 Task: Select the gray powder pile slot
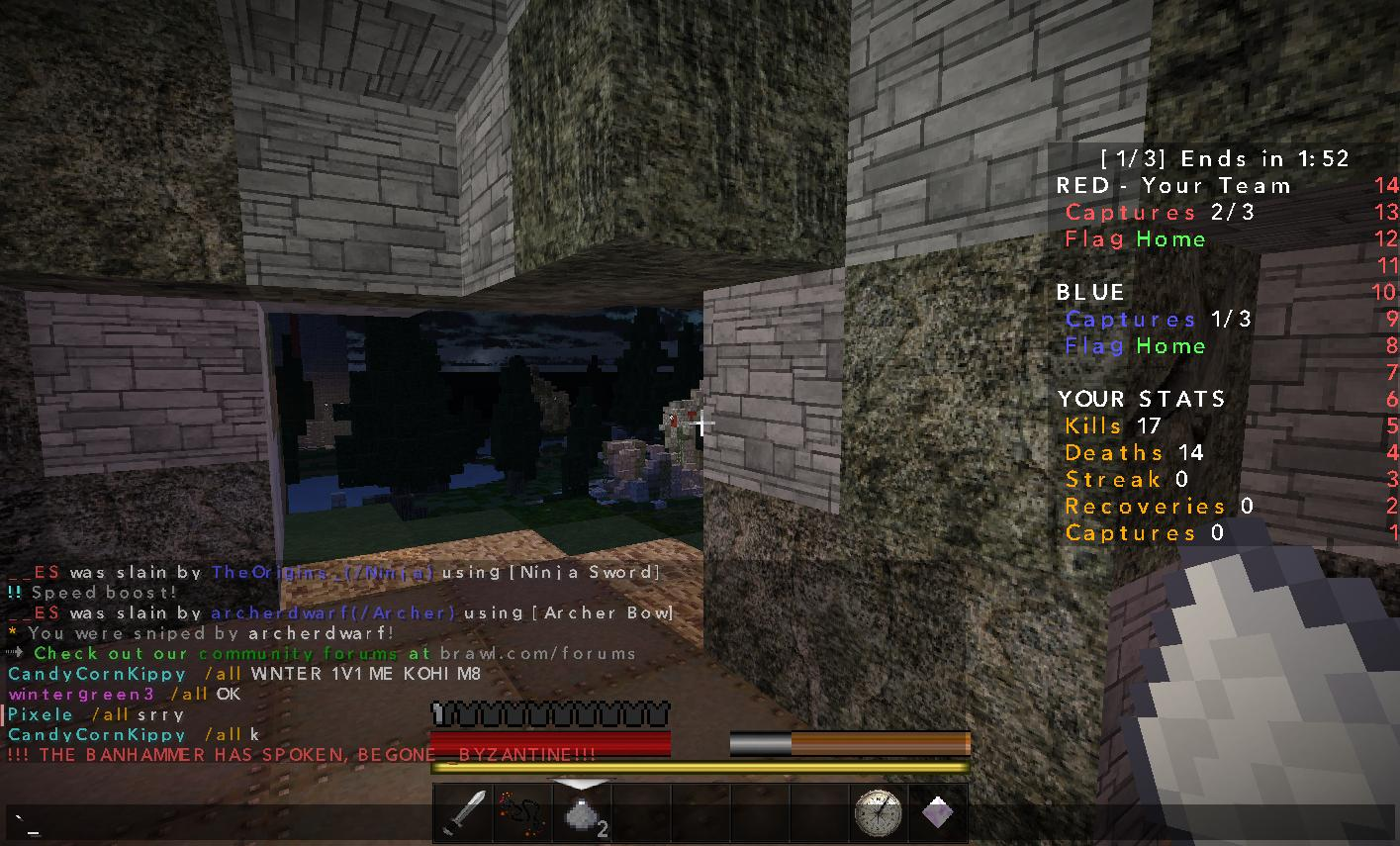(x=582, y=813)
